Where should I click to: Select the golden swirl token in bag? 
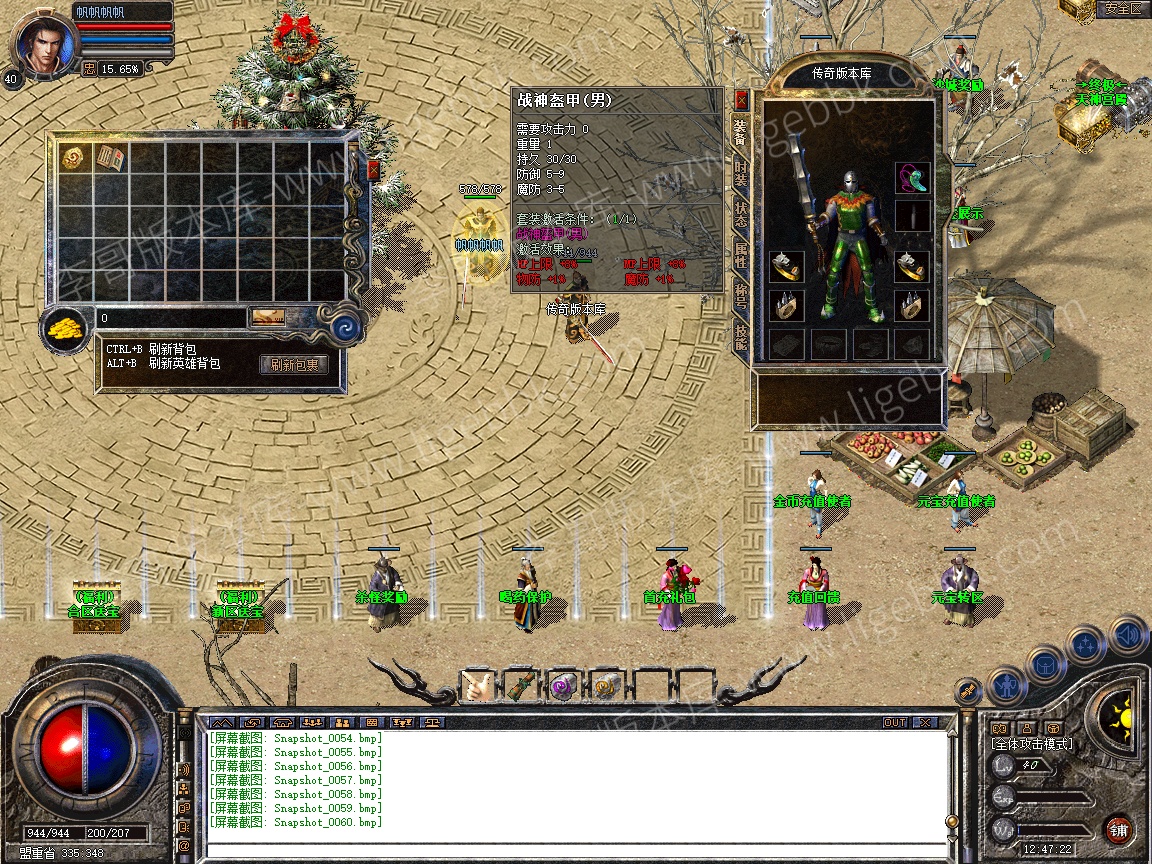pyautogui.click(x=73, y=158)
